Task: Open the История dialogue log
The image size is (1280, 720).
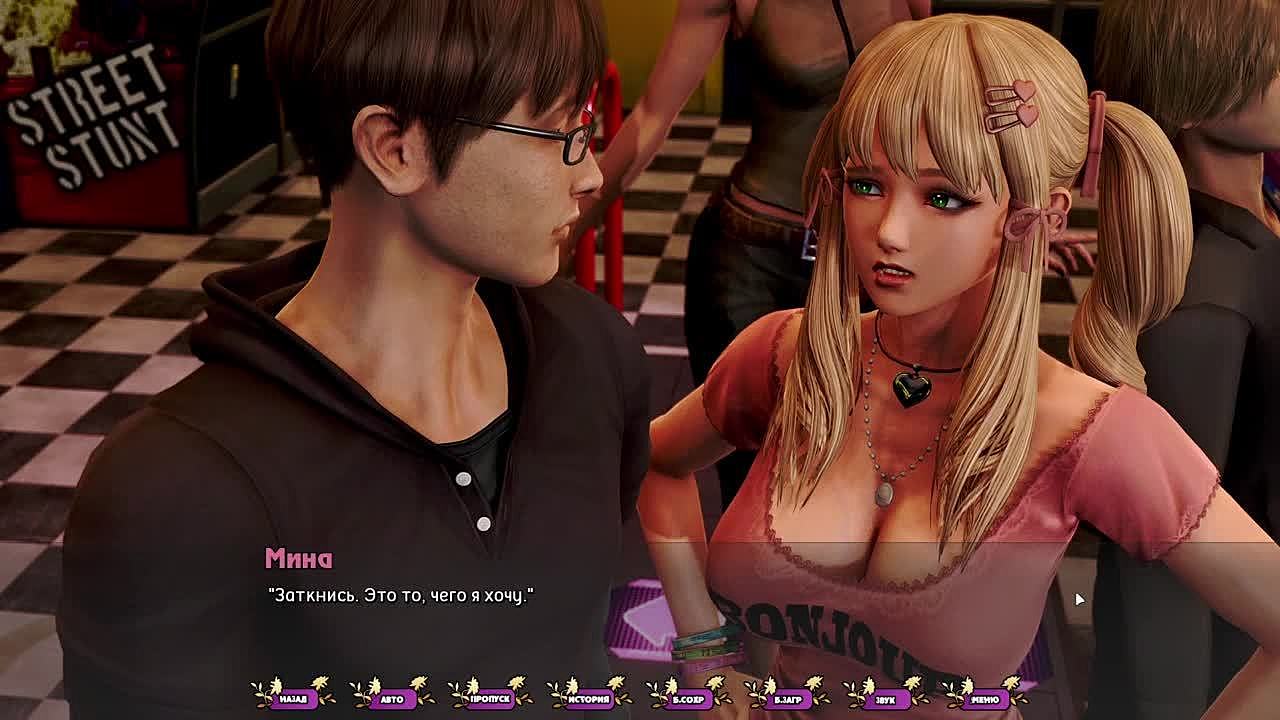Action: pos(589,698)
